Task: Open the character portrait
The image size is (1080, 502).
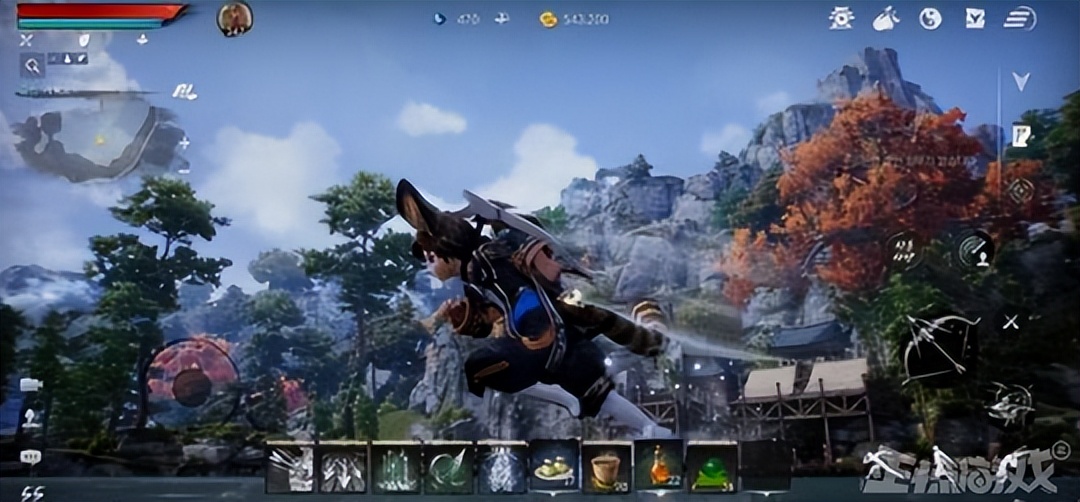Action: tap(234, 18)
